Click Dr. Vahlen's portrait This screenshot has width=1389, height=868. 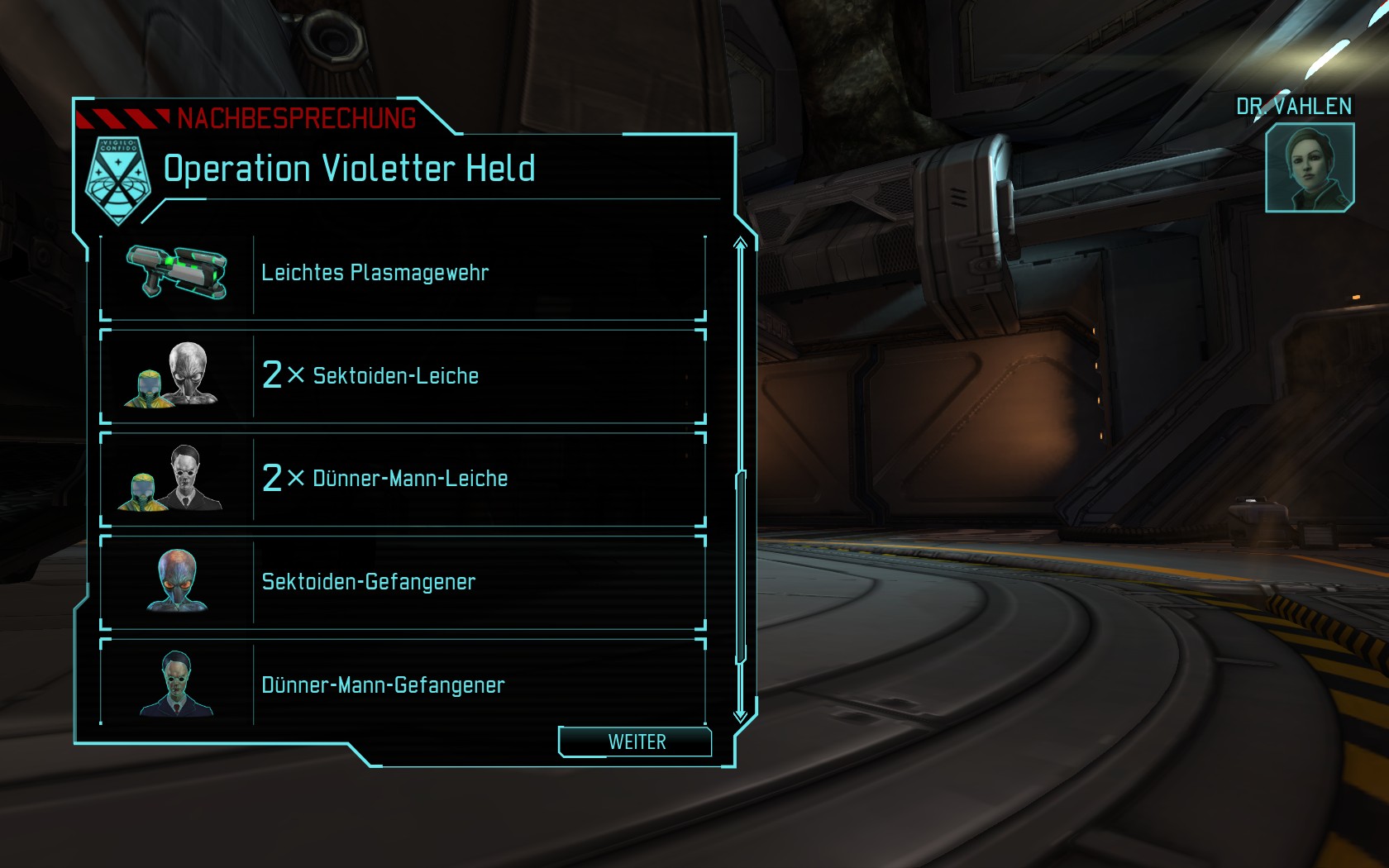tap(1309, 167)
